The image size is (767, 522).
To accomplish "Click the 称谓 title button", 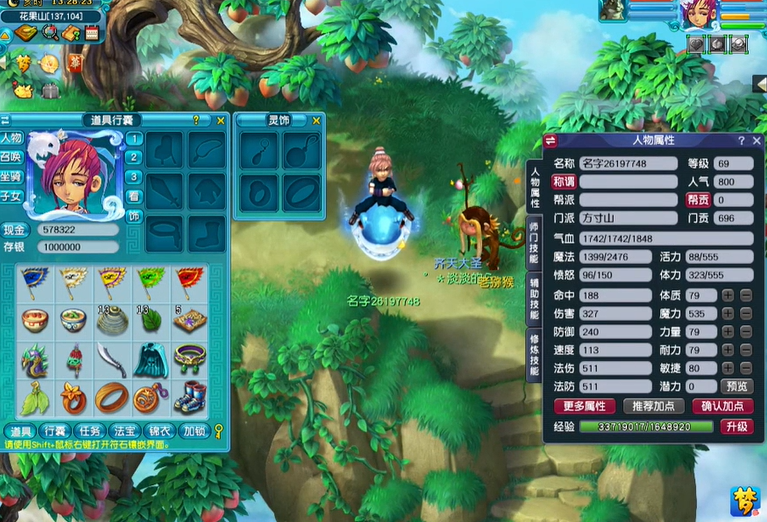I will (x=564, y=182).
